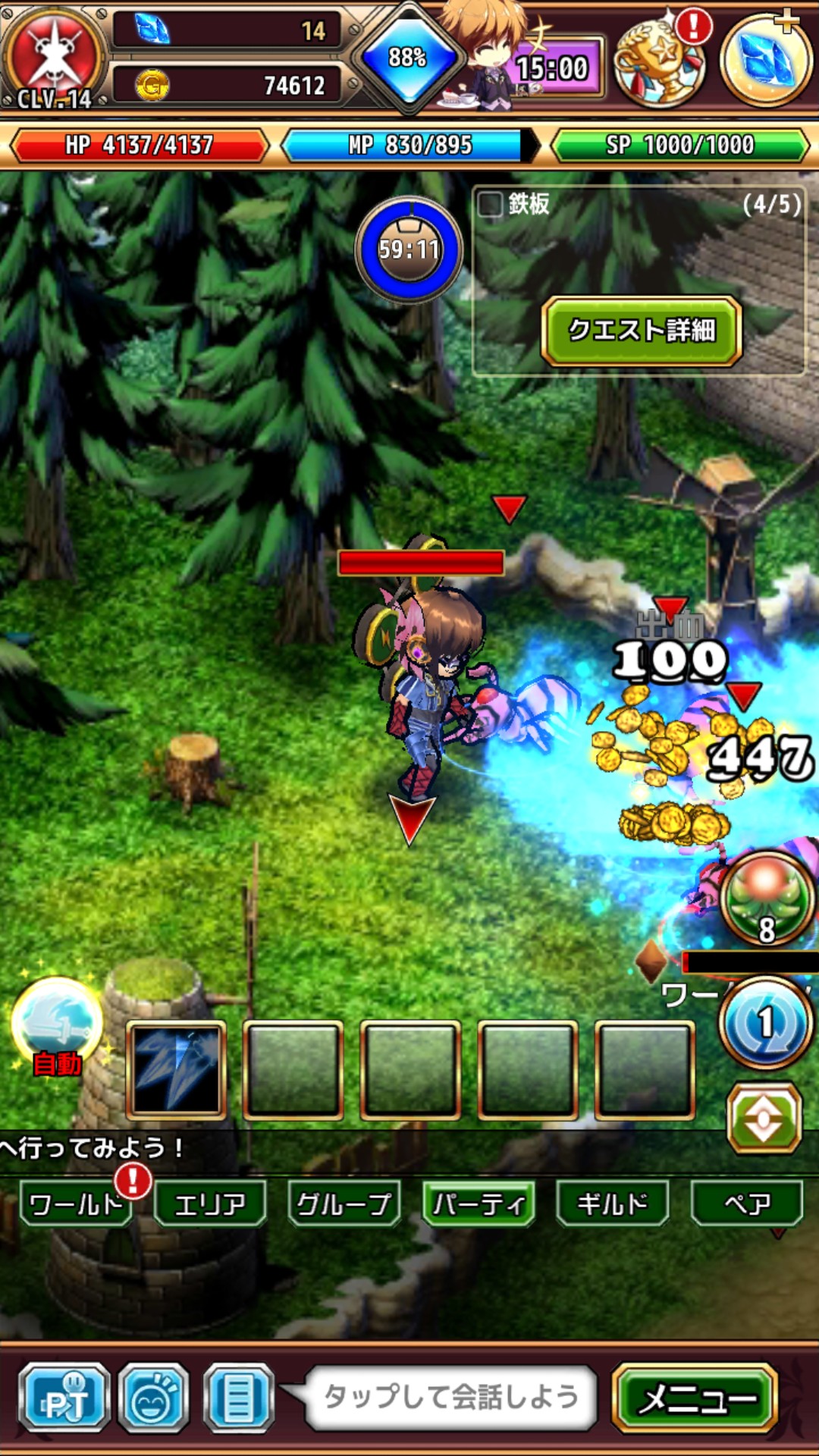Switch to the グループ chat tab
This screenshot has height=1456, width=819.
pos(344,1203)
